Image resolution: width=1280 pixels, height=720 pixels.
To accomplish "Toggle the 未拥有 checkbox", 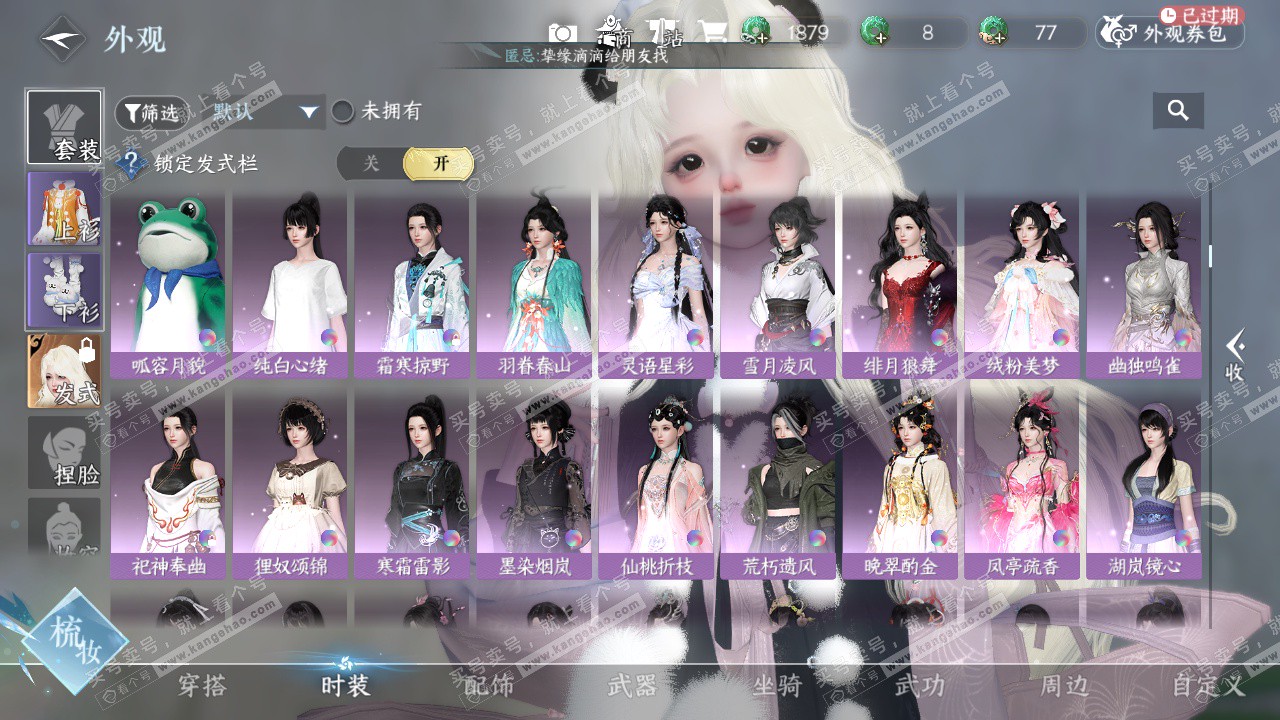I will pyautogui.click(x=343, y=112).
